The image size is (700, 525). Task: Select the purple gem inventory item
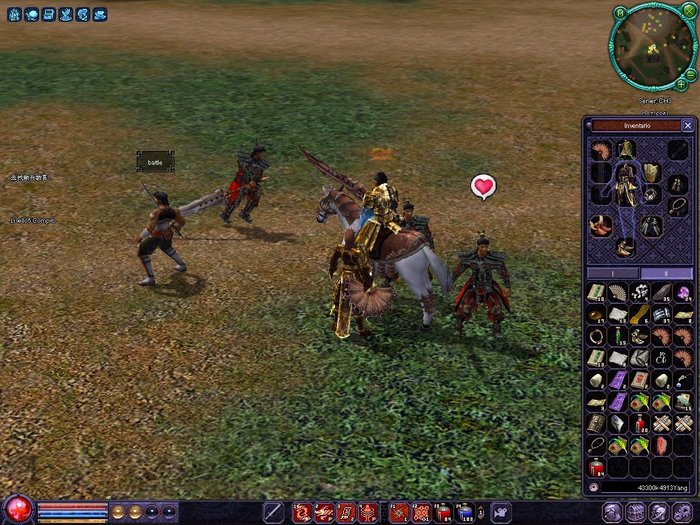pyautogui.click(x=682, y=293)
